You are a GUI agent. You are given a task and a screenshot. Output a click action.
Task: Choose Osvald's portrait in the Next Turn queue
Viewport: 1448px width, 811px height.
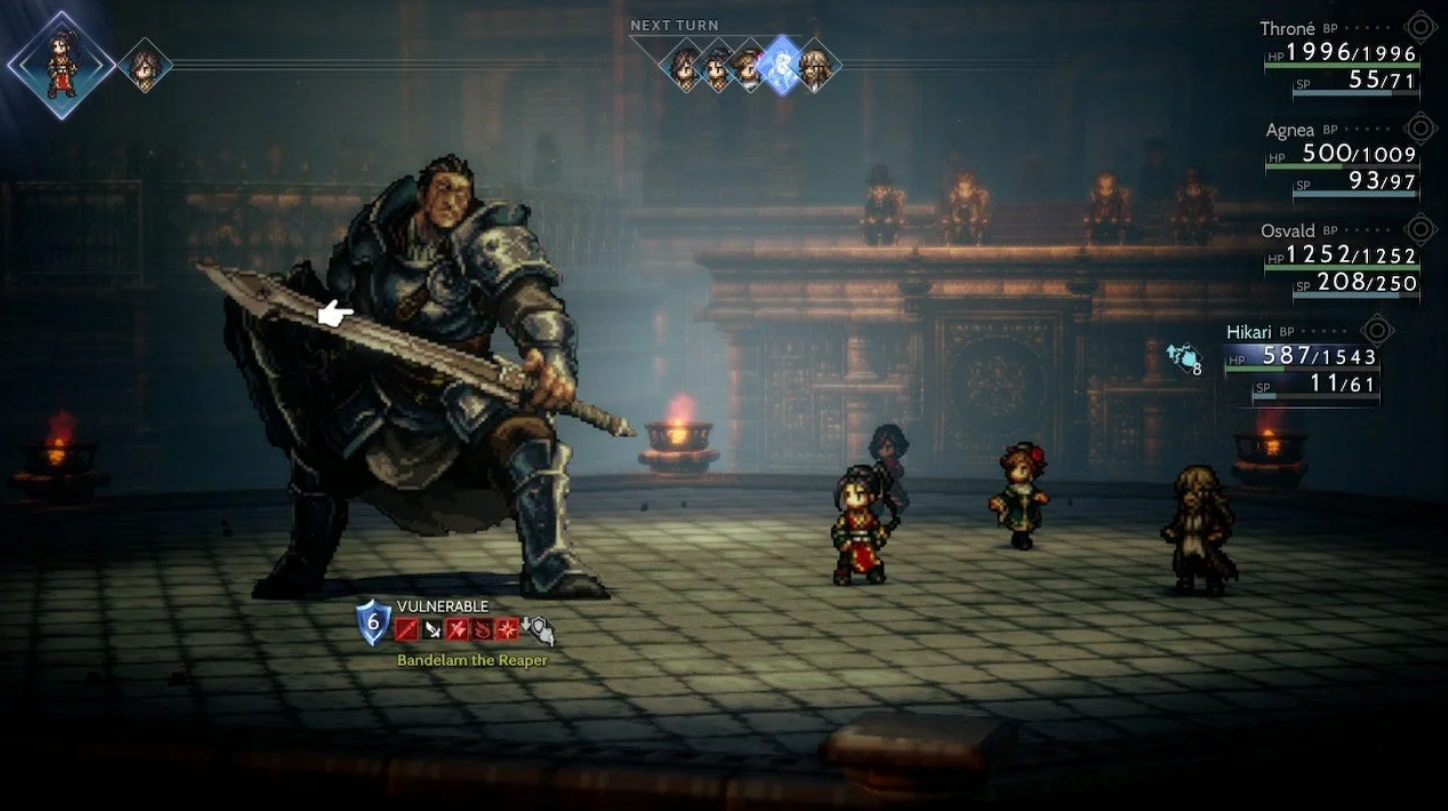[816, 68]
